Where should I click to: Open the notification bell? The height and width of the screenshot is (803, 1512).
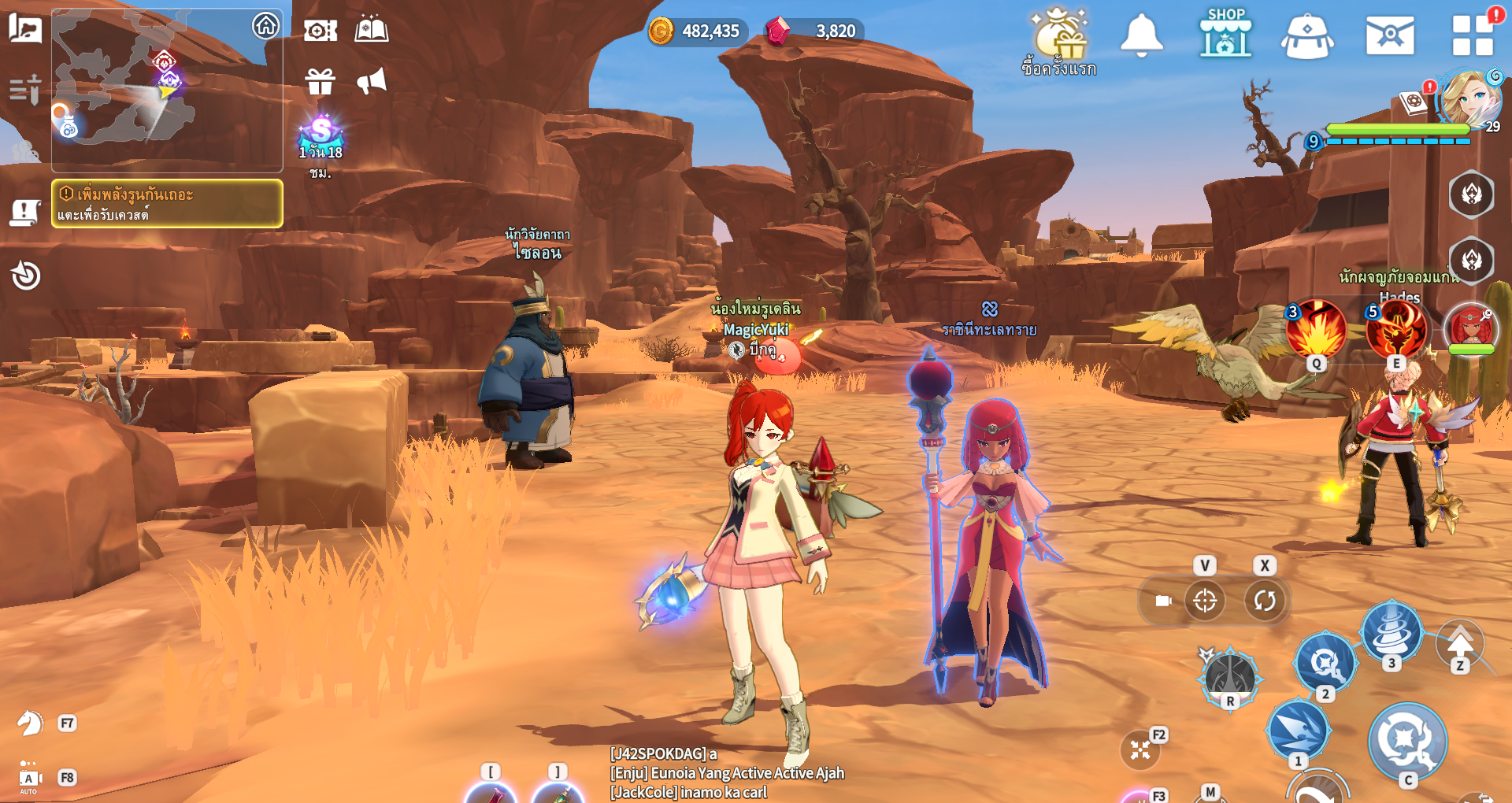click(x=1141, y=35)
